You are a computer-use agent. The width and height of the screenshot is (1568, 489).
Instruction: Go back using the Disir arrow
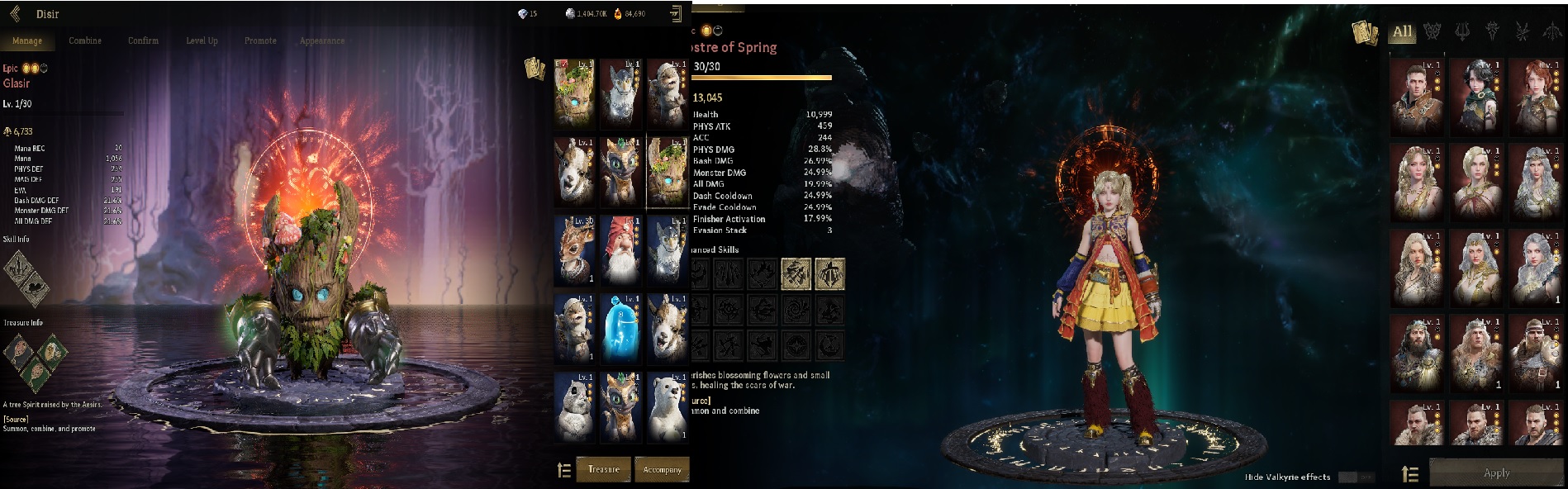[15, 13]
